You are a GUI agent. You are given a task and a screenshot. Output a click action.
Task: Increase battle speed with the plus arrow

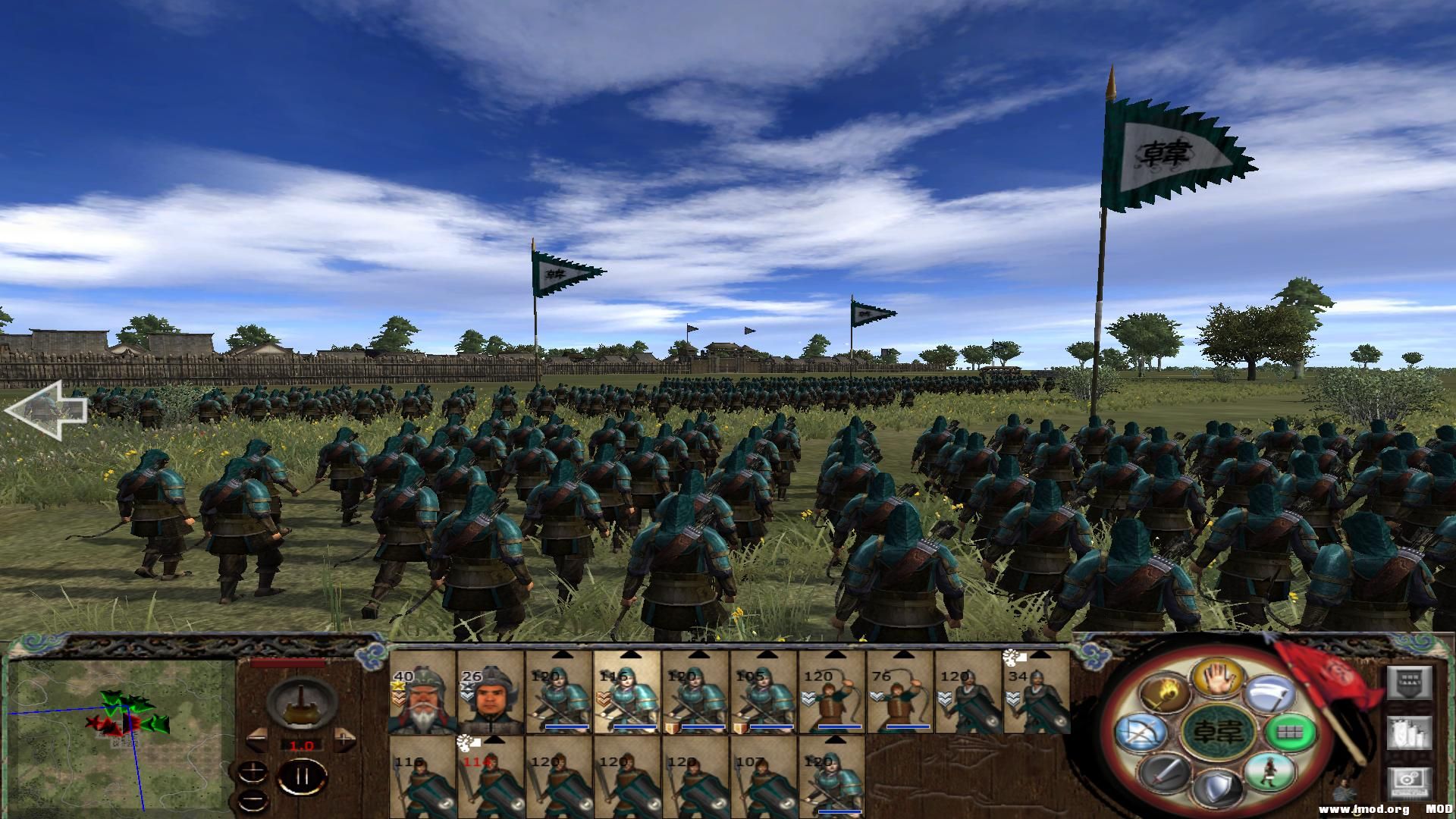click(x=344, y=738)
